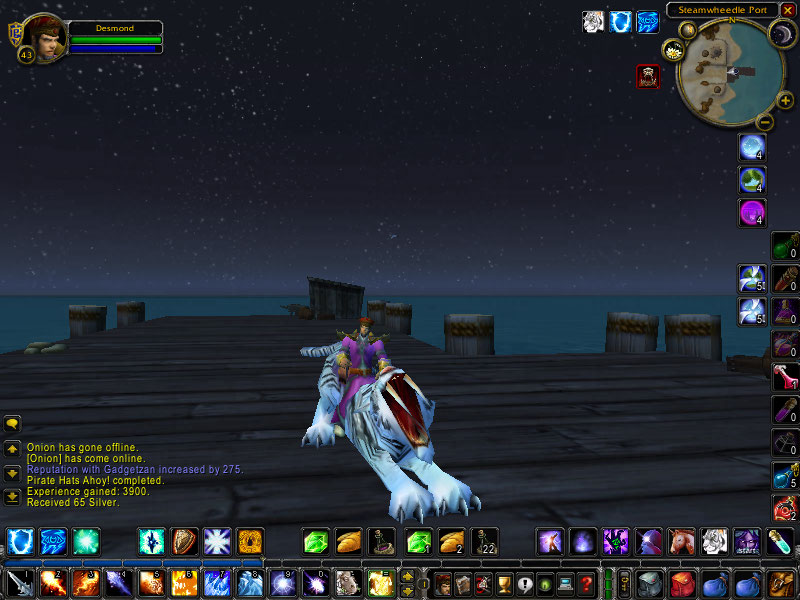Summon the white tiger mount from action bar
Screen dimensions: 800x600
click(x=714, y=542)
